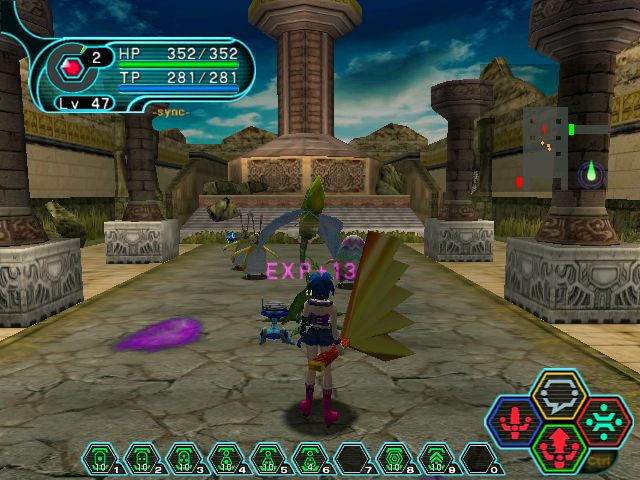
Task: Activate the green-bordered heavy attack icon
Action: (x=558, y=445)
